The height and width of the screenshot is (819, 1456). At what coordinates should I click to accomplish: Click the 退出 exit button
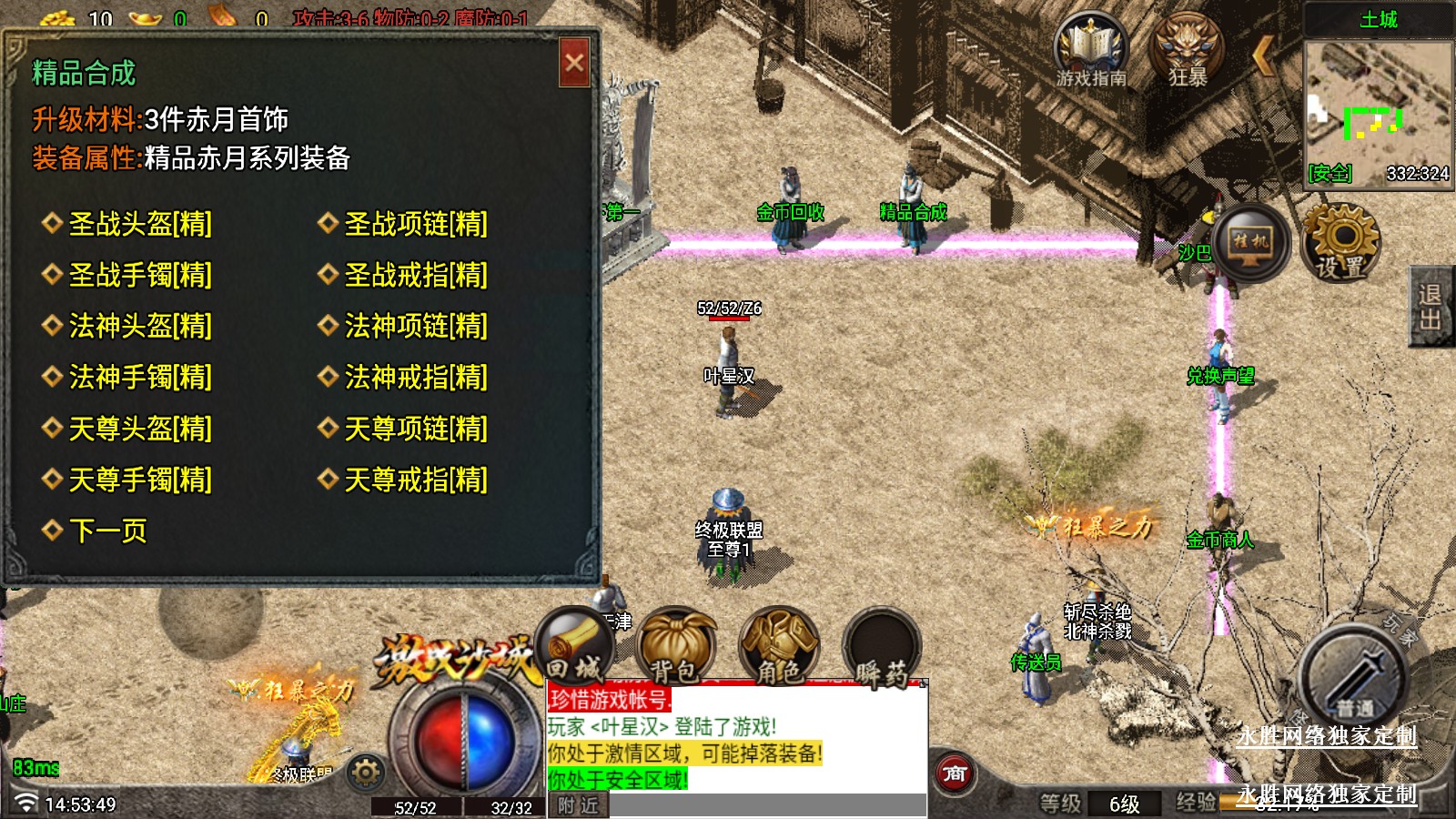(1430, 307)
